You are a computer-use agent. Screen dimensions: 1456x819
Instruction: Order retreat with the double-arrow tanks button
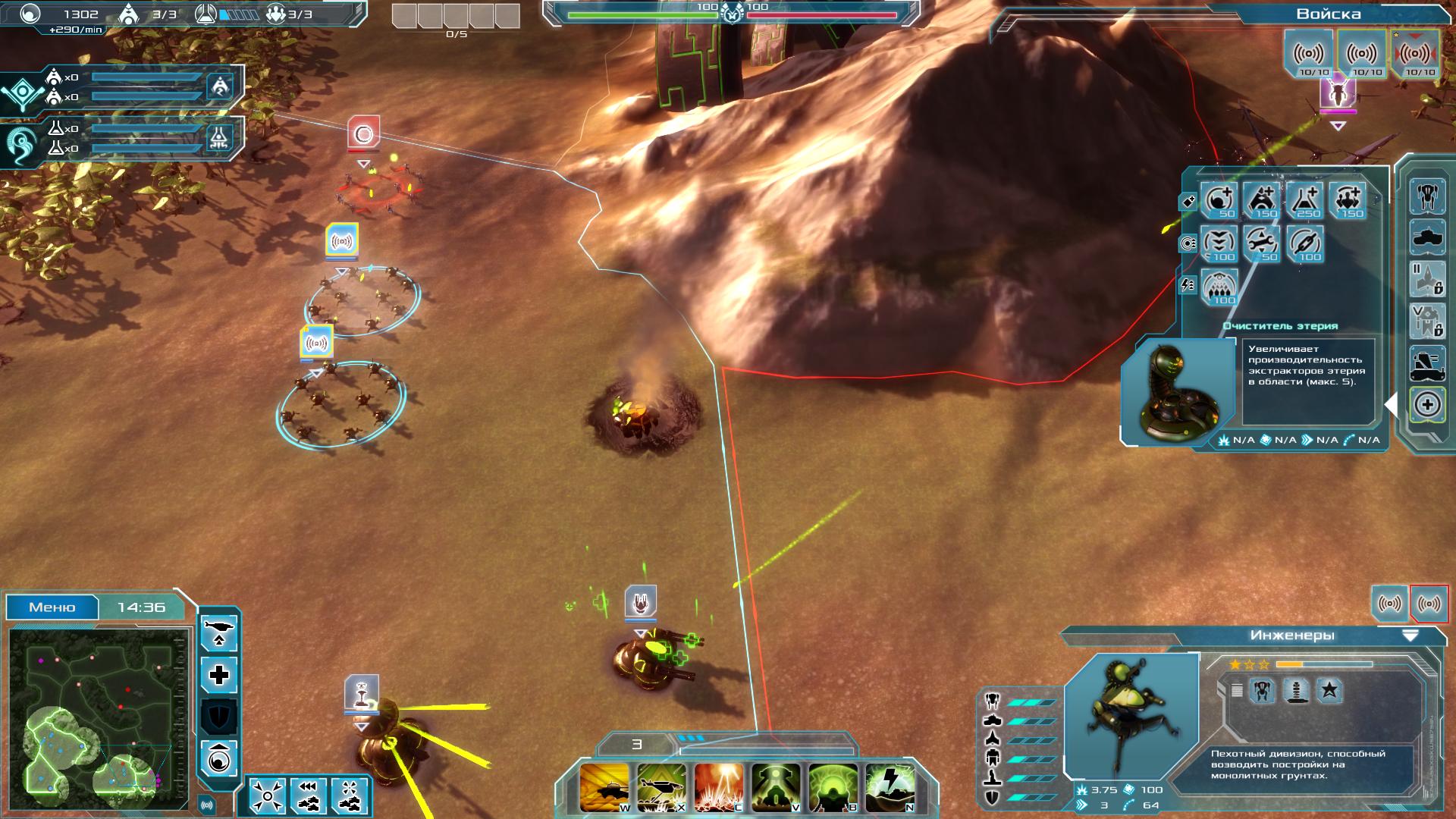click(308, 795)
